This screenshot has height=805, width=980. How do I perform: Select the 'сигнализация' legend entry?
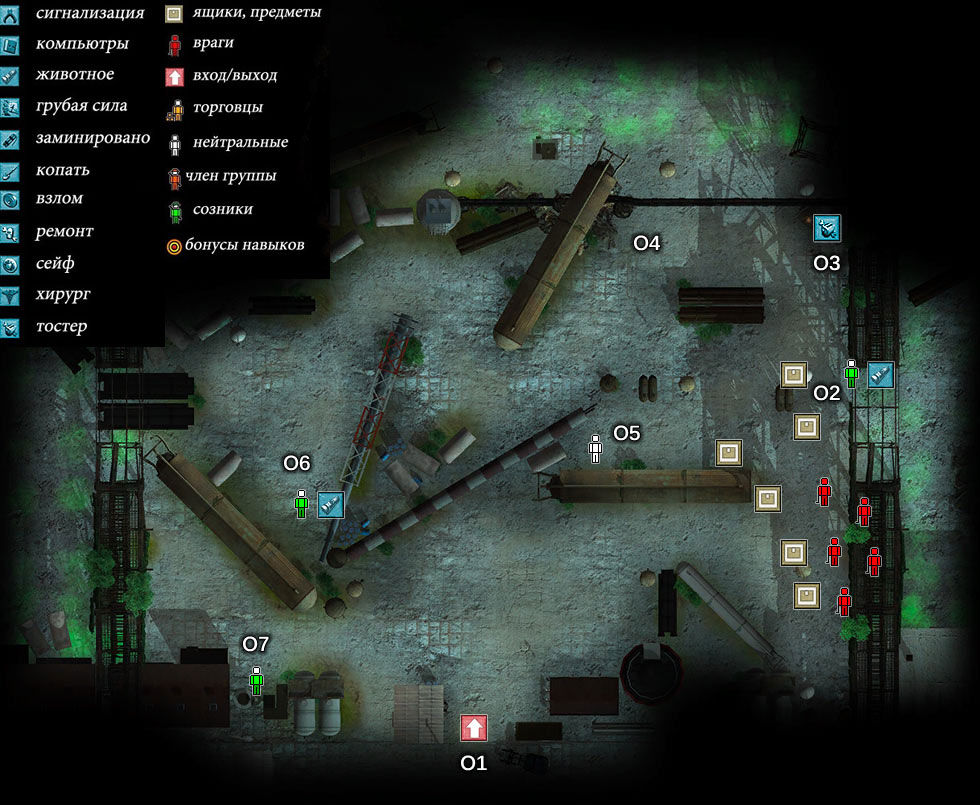point(88,13)
